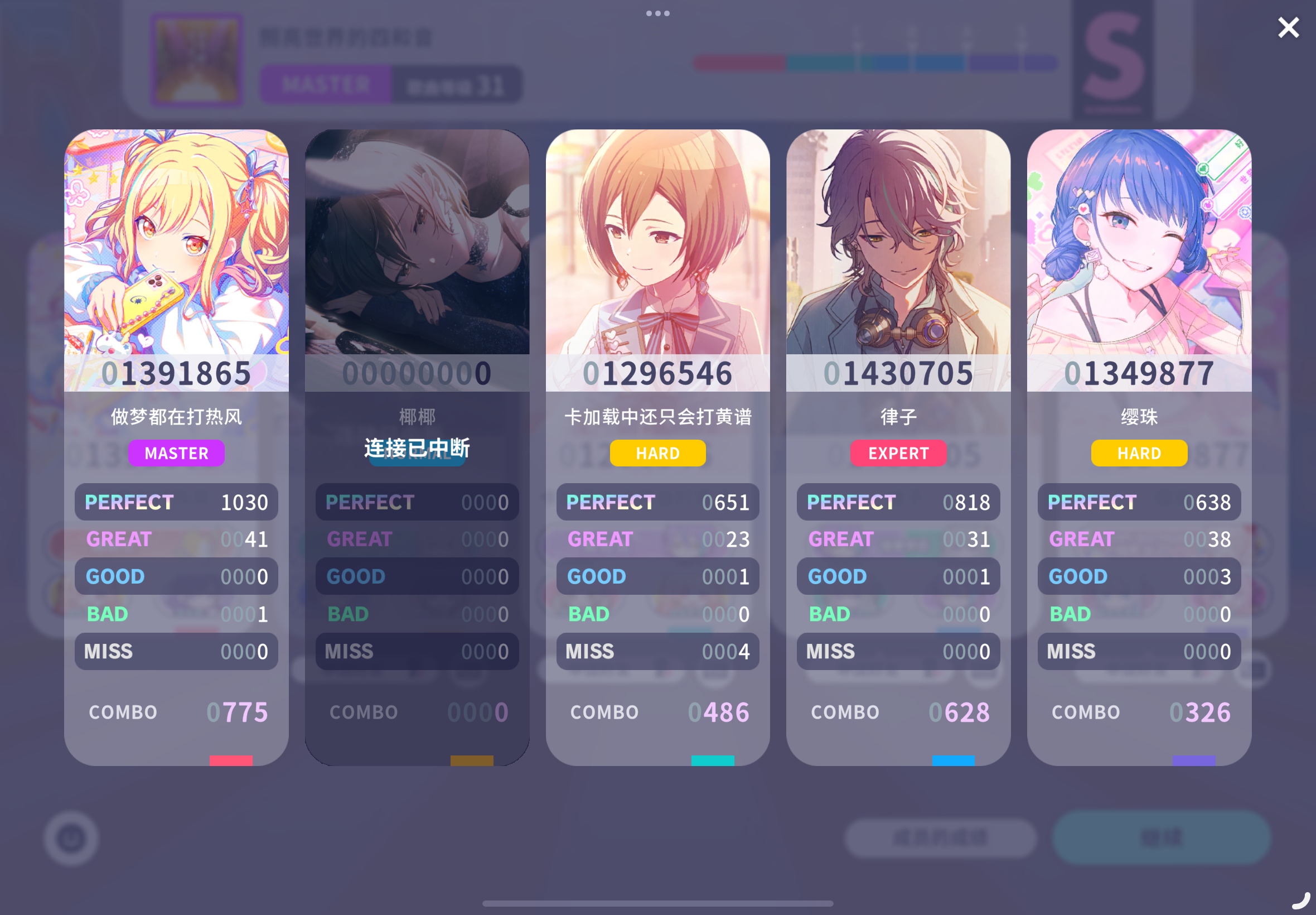Viewport: 1316px width, 915px height.
Task: Expand the MISS 0004 row on third card
Action: pyautogui.click(x=657, y=651)
